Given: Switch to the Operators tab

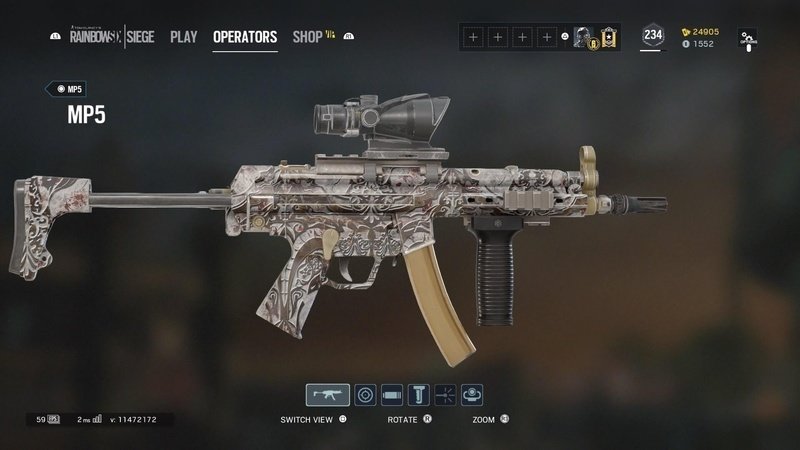Looking at the screenshot, I should coord(245,37).
